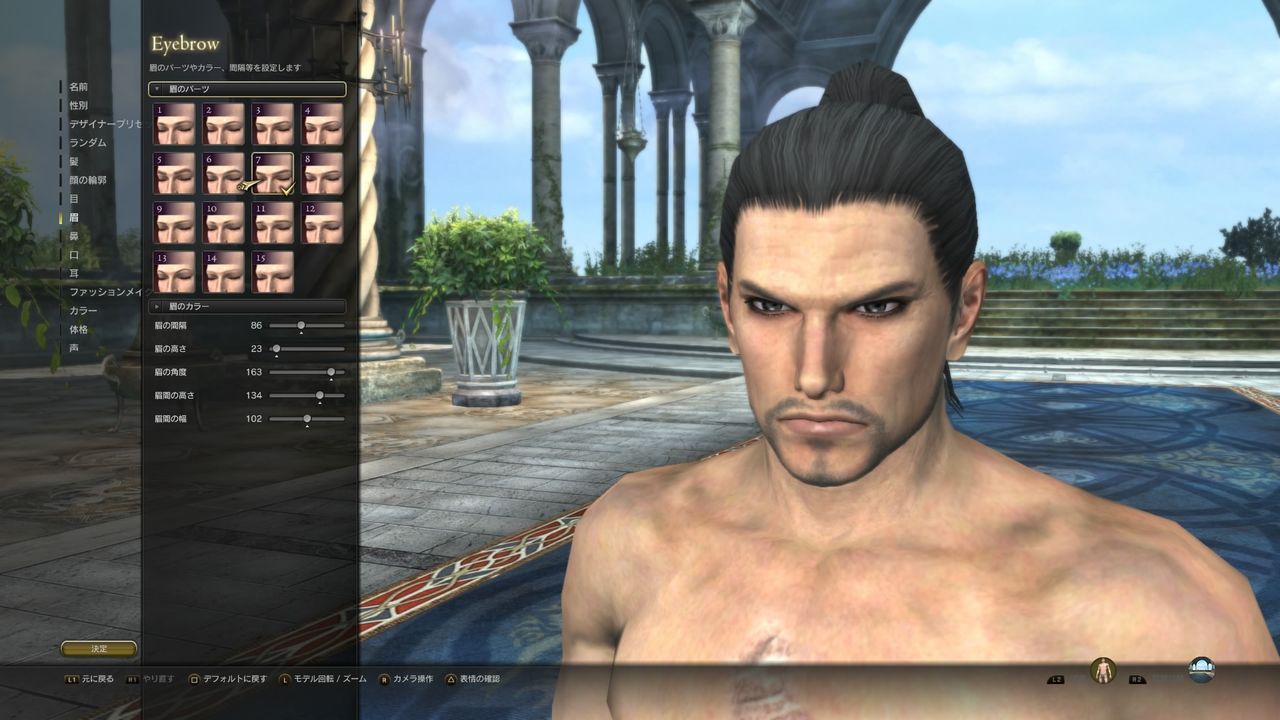Select eyebrow preset thumbnail 12

tap(321, 222)
